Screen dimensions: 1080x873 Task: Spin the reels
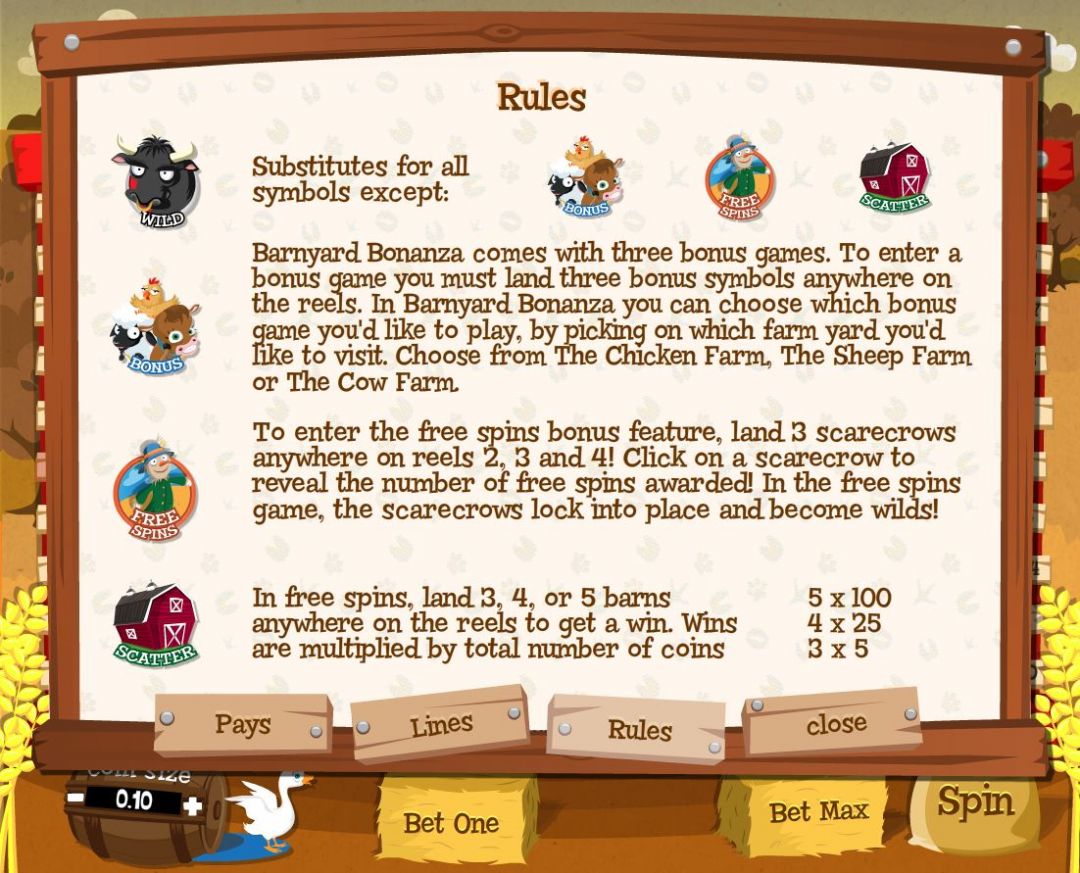[x=974, y=803]
